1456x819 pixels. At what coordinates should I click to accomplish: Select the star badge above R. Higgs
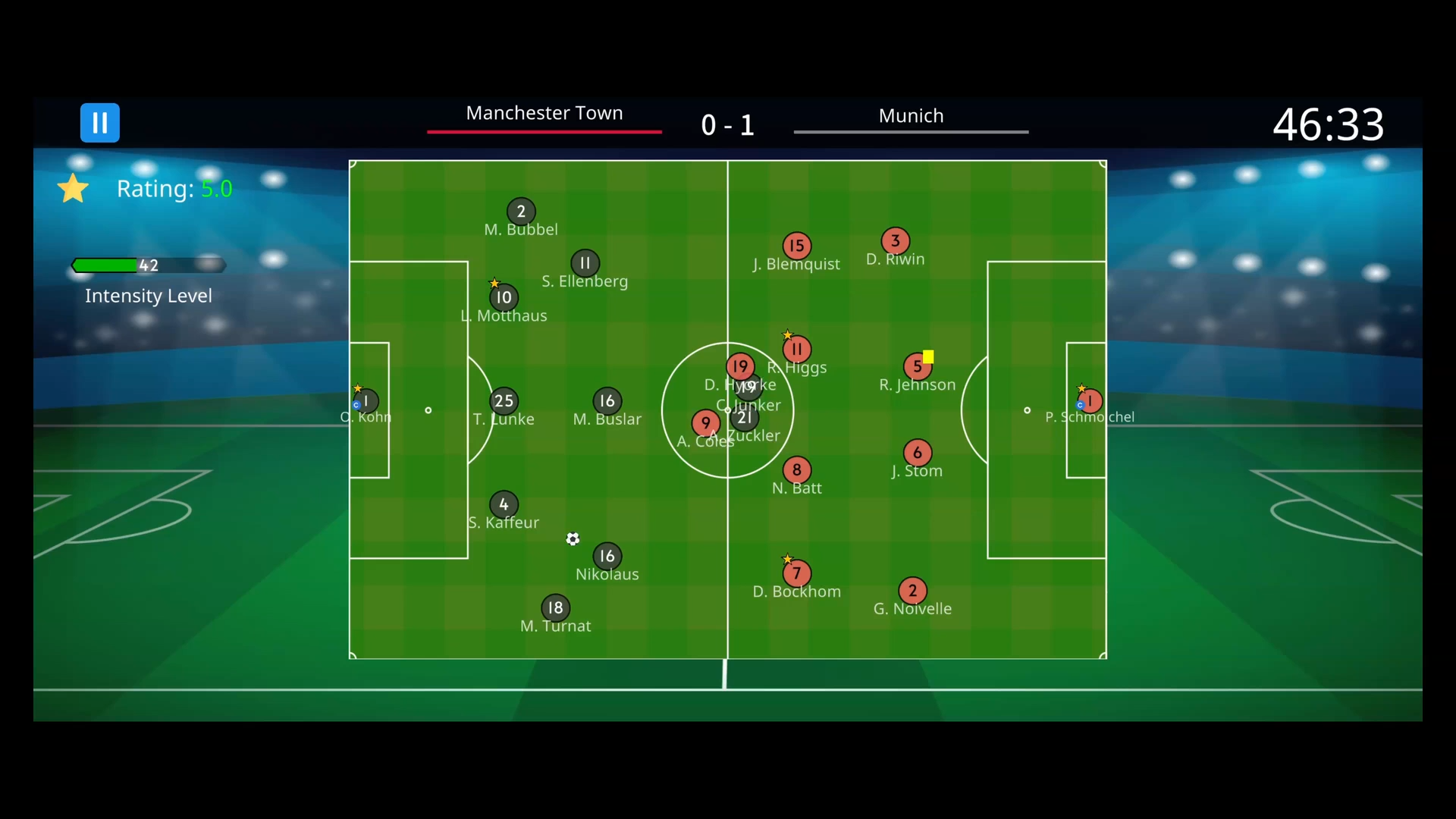pyautogui.click(x=788, y=333)
